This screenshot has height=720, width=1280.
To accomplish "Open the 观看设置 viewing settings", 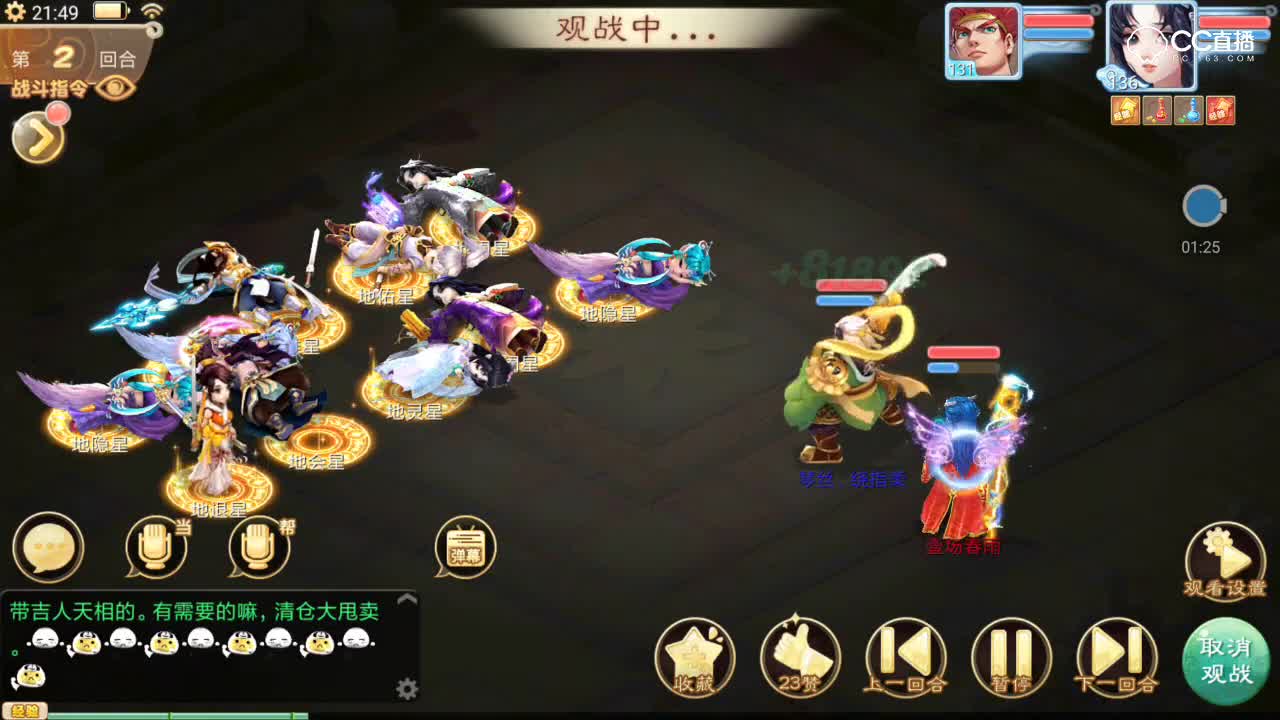I will (1222, 551).
